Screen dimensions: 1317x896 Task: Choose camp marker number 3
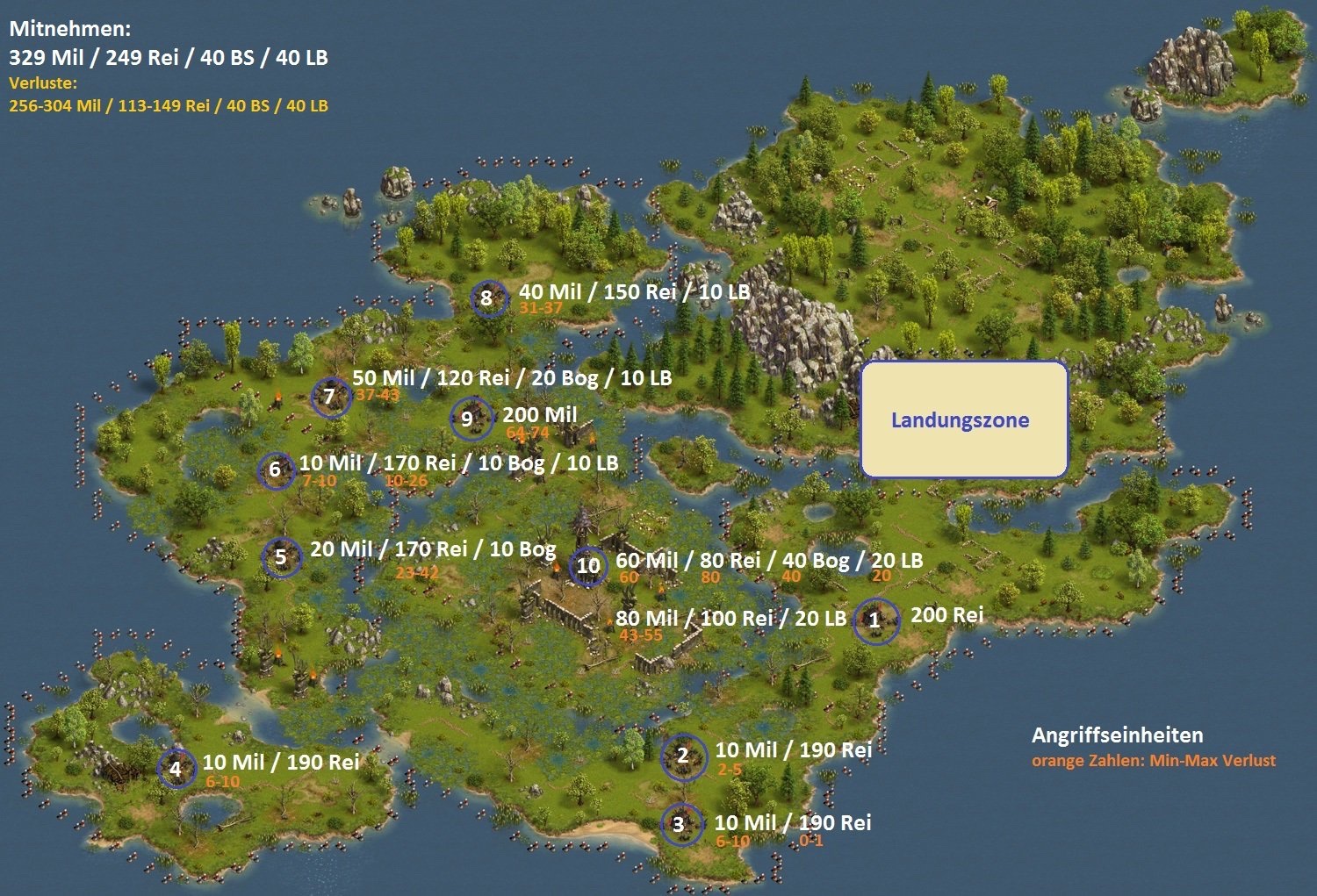[680, 824]
